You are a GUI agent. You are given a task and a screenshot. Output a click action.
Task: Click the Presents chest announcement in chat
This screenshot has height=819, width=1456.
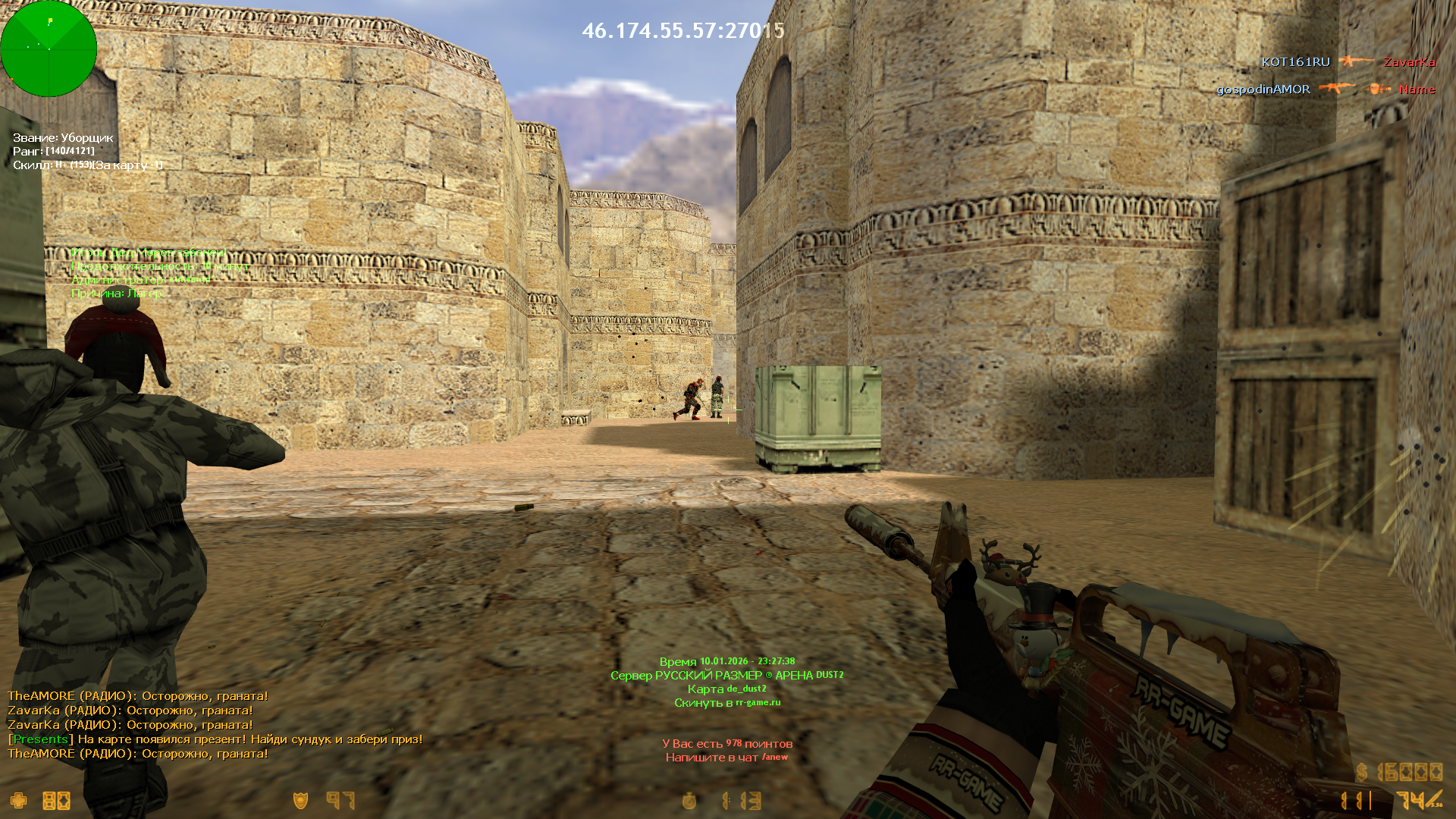[x=215, y=739]
